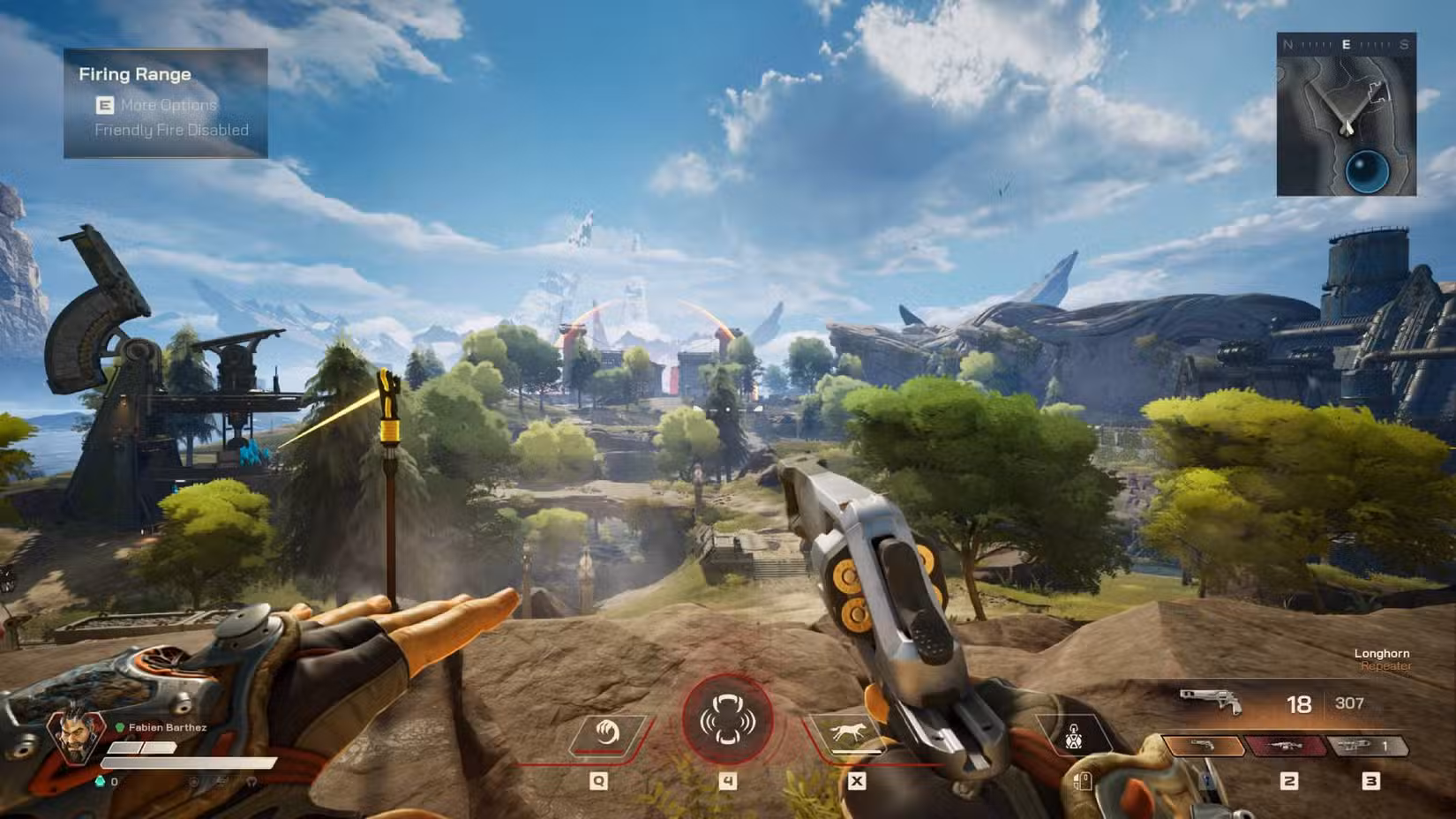
Task: Activate the ultimate ability in the center
Action: coord(725,720)
